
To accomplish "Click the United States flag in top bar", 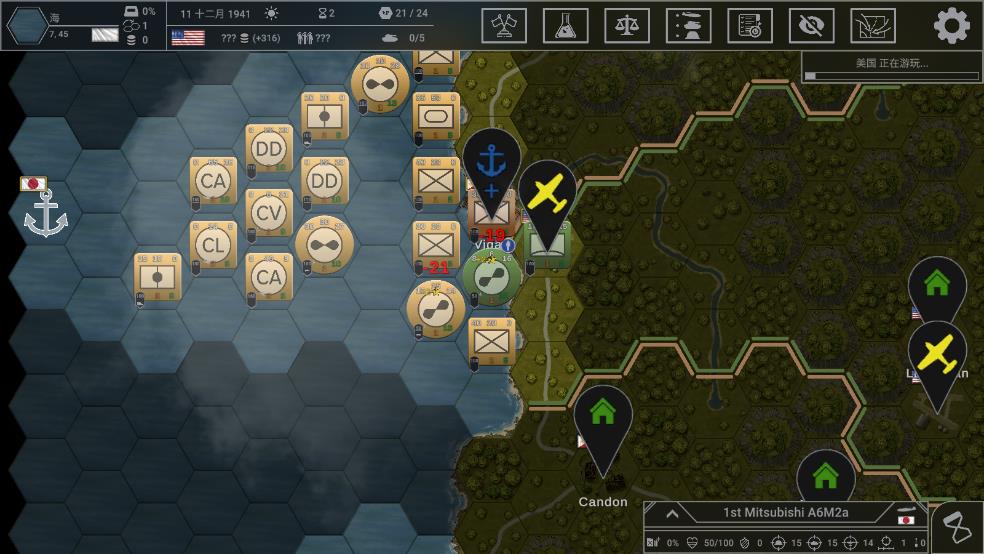I will click(x=188, y=38).
